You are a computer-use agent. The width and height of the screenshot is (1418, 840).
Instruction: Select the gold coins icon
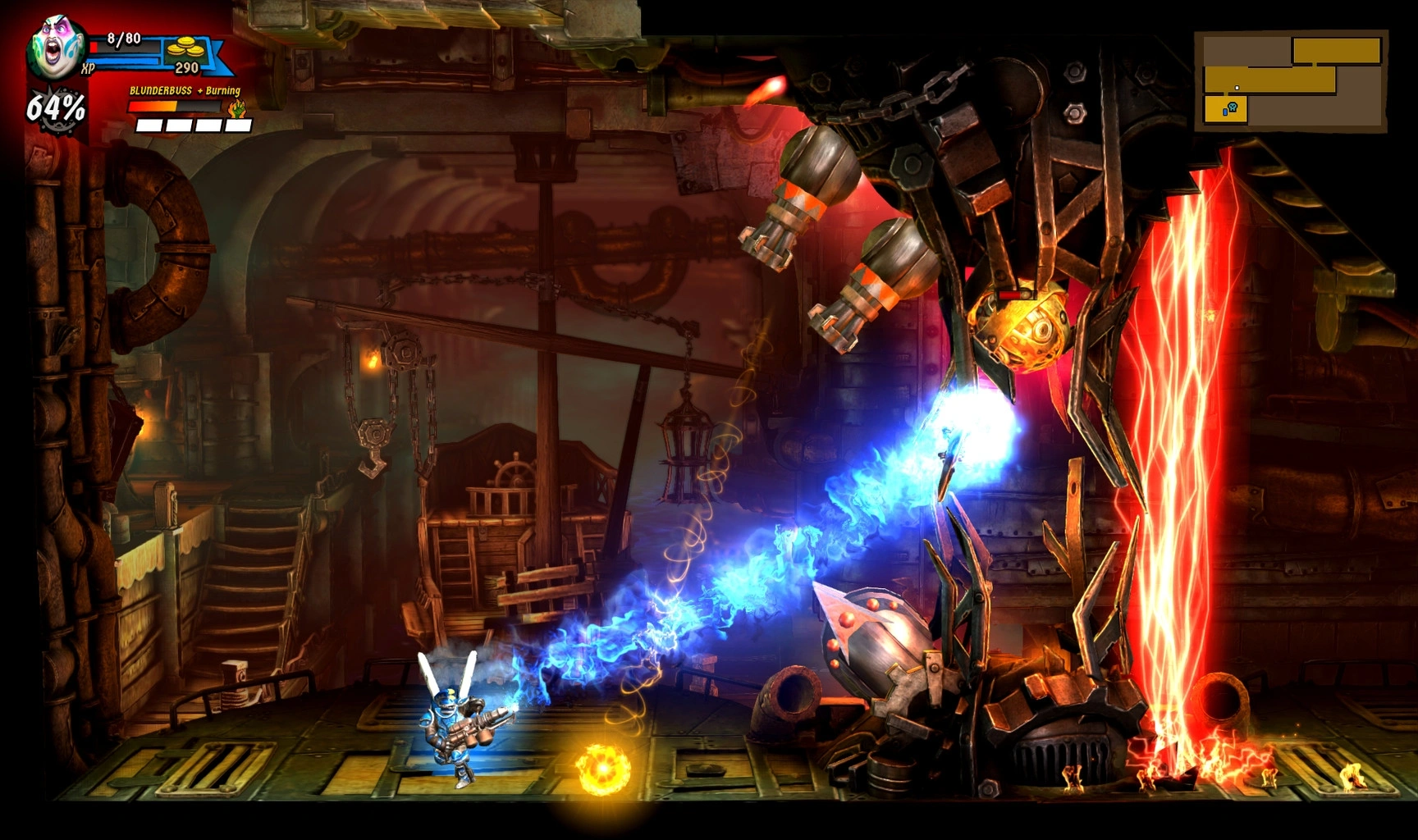[185, 50]
